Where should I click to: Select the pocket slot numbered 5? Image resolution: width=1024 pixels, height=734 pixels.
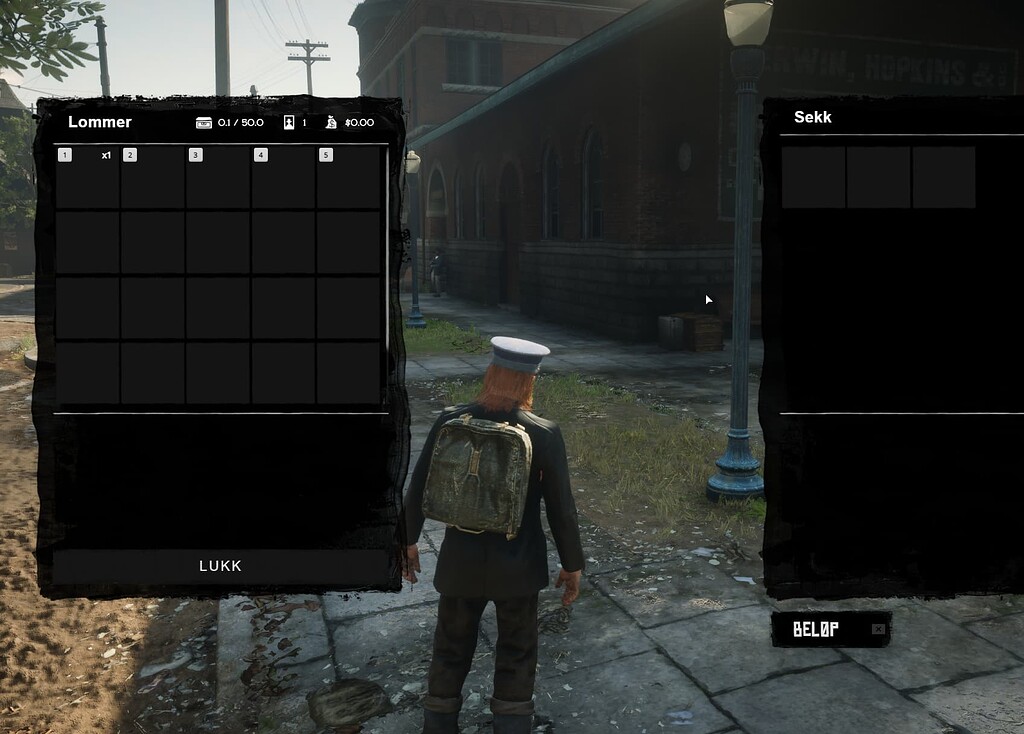click(x=348, y=177)
